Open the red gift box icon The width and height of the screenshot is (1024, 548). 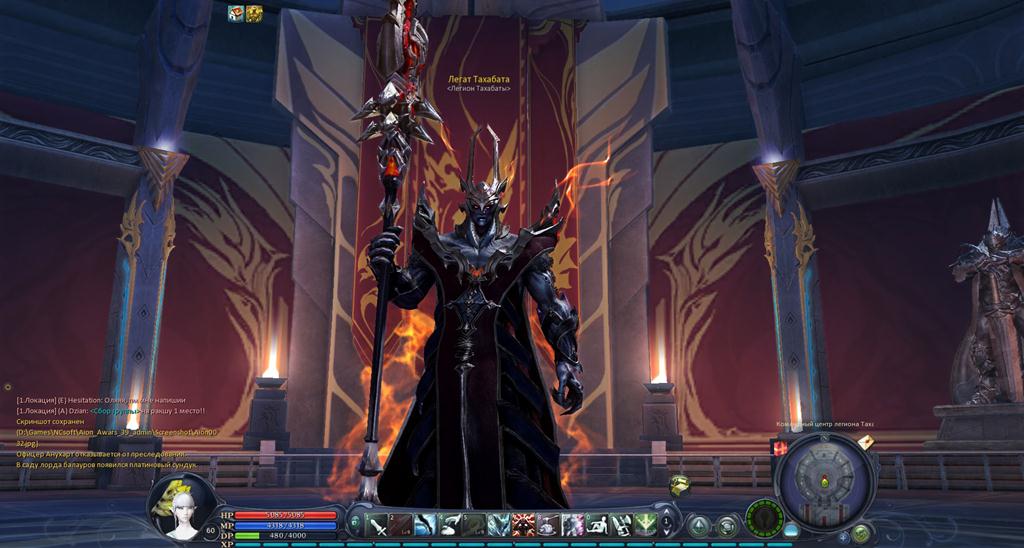coord(780,449)
